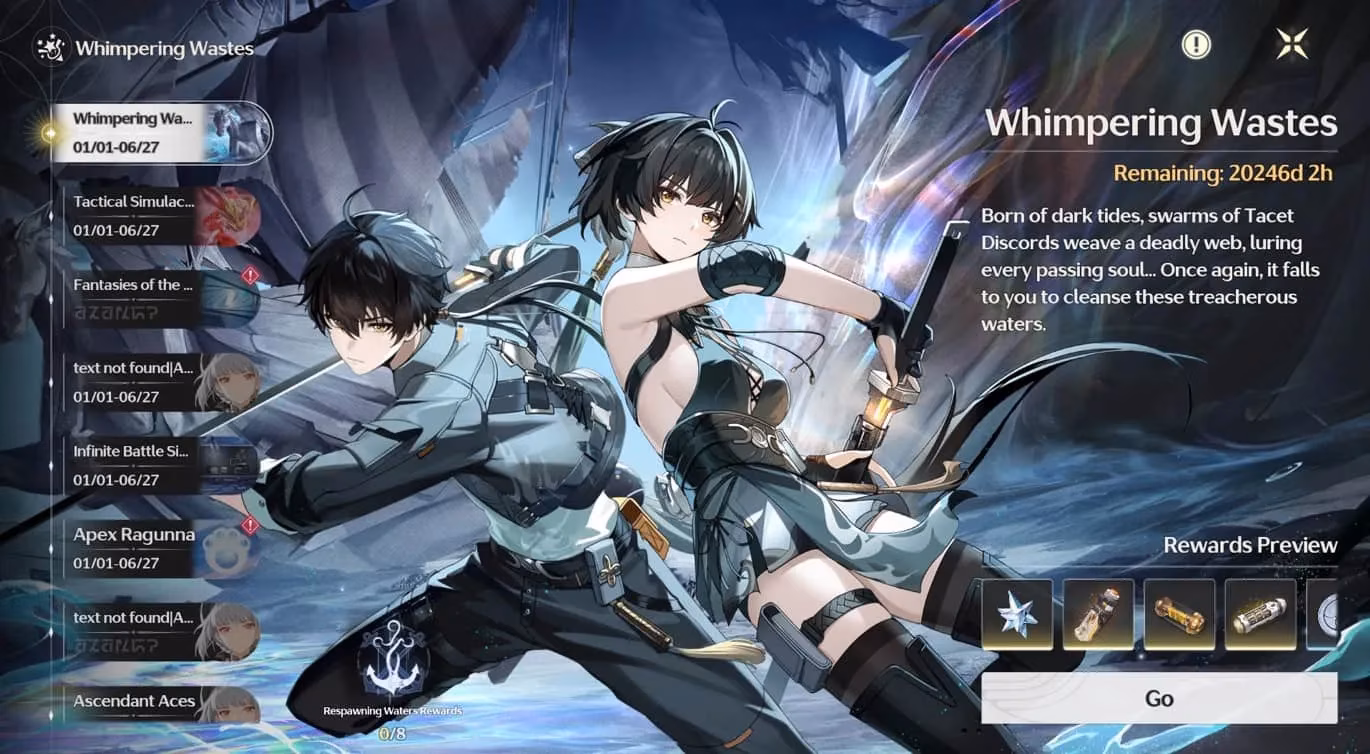Preview the silver canister reward item
The width and height of the screenshot is (1370, 754).
coord(1260,614)
